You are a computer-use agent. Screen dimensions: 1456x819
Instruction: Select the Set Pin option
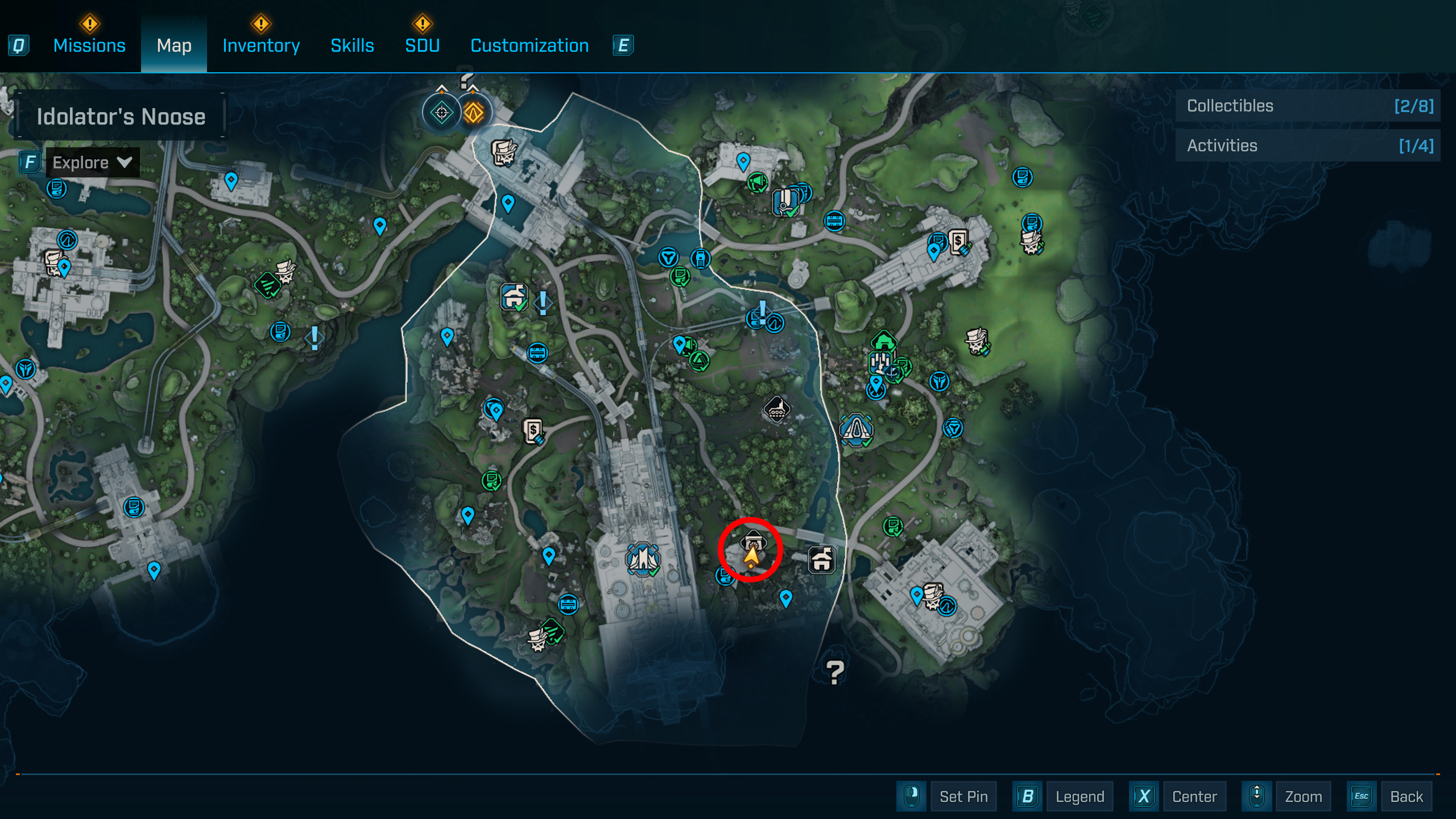(963, 796)
